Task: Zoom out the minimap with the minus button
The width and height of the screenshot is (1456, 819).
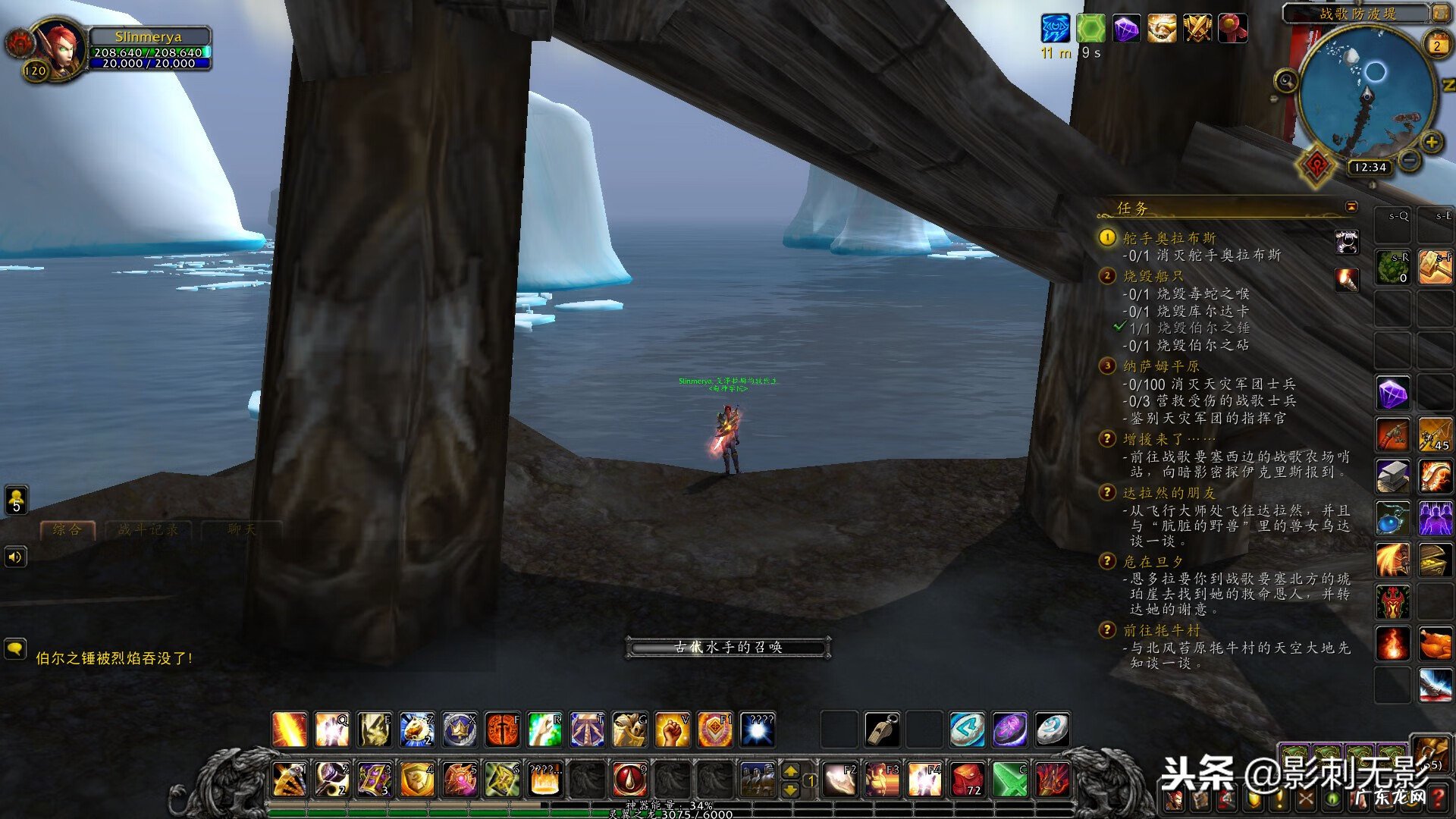Action: [1409, 160]
